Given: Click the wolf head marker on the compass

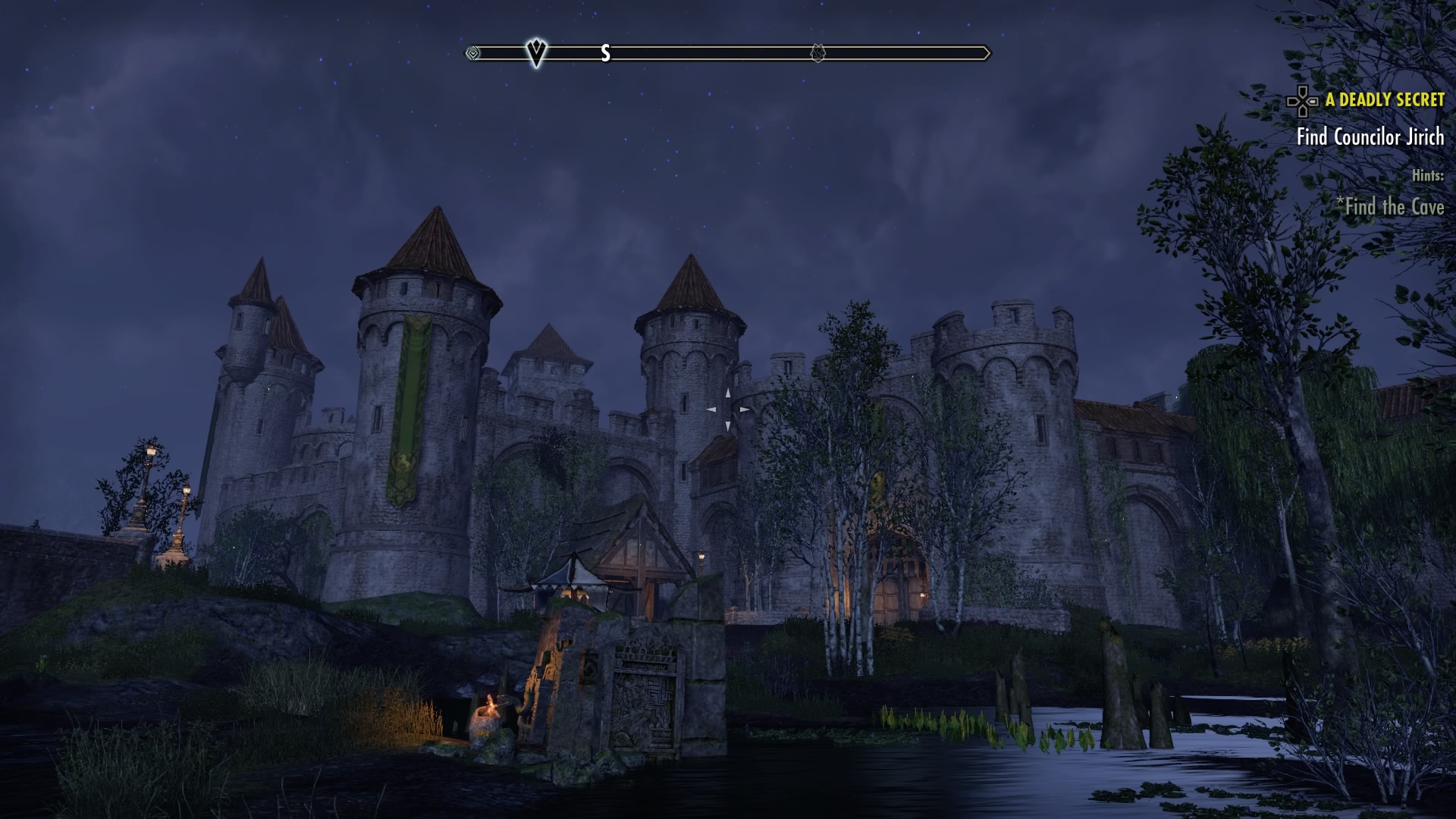Looking at the screenshot, I should coord(817,53).
